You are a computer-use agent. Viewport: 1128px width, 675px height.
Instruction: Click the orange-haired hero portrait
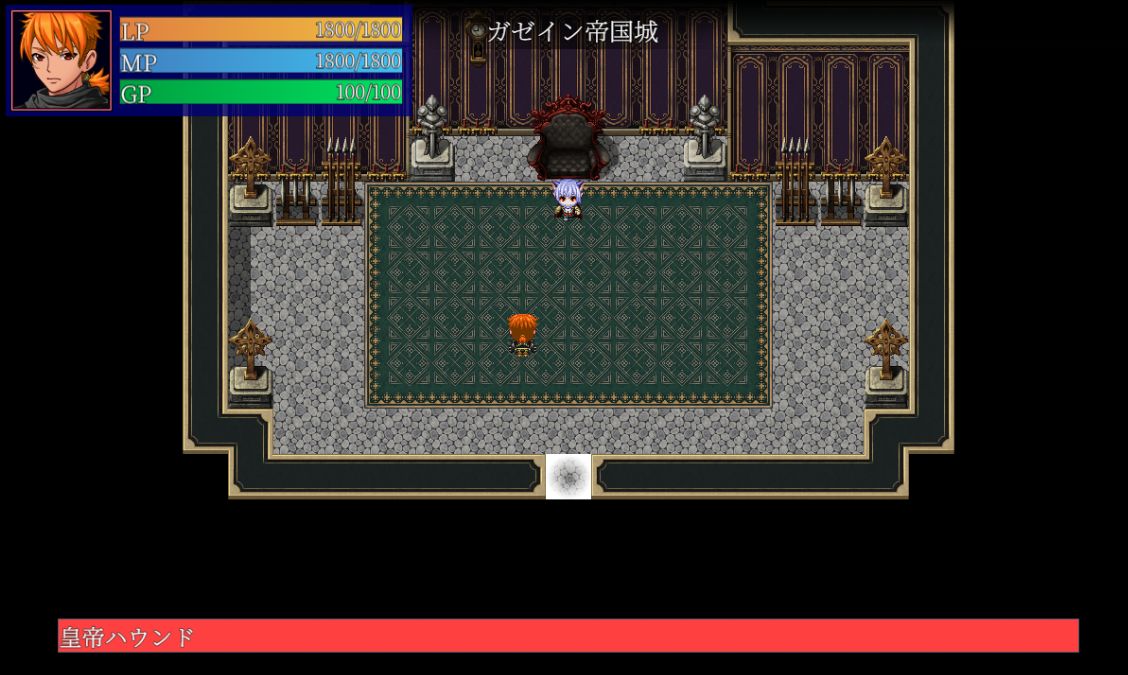click(61, 60)
